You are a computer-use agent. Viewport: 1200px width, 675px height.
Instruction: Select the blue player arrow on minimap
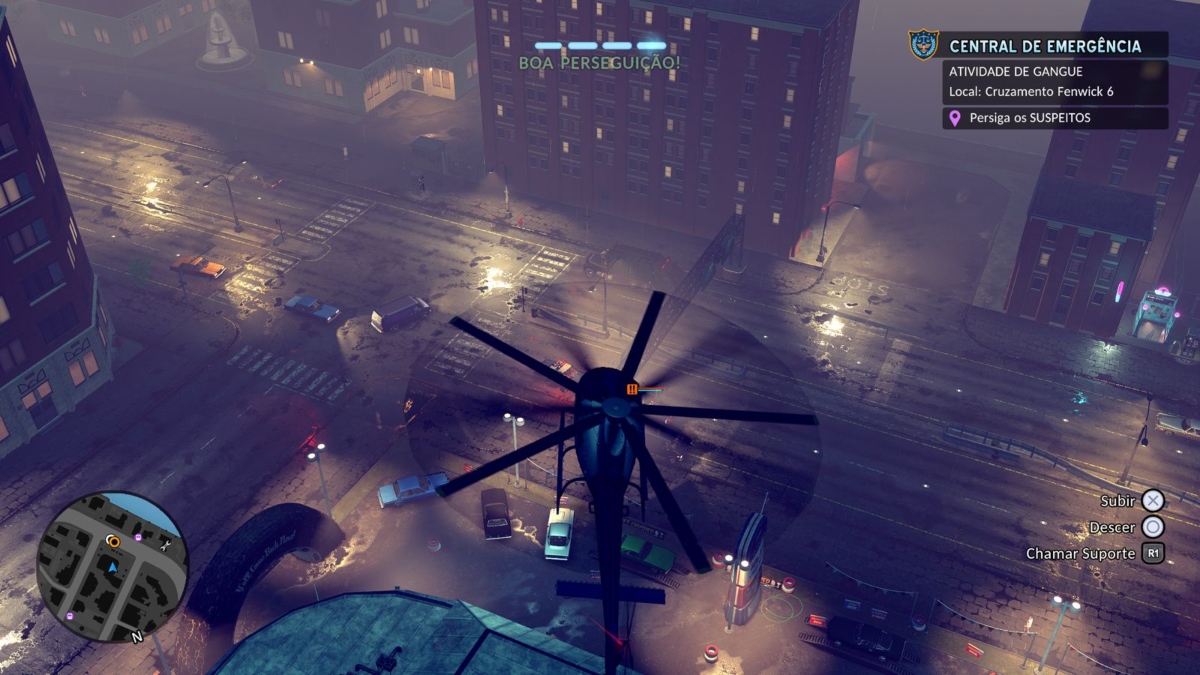coord(113,567)
